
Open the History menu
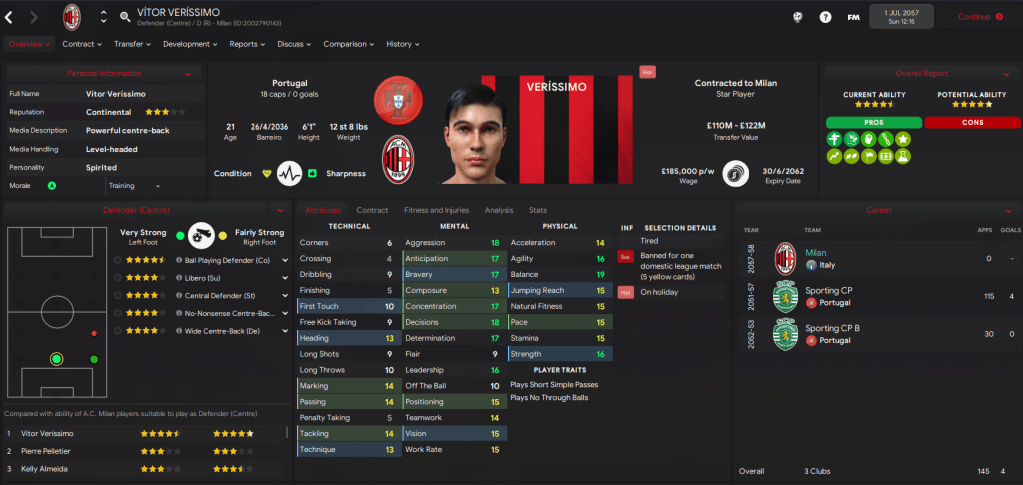[x=402, y=44]
